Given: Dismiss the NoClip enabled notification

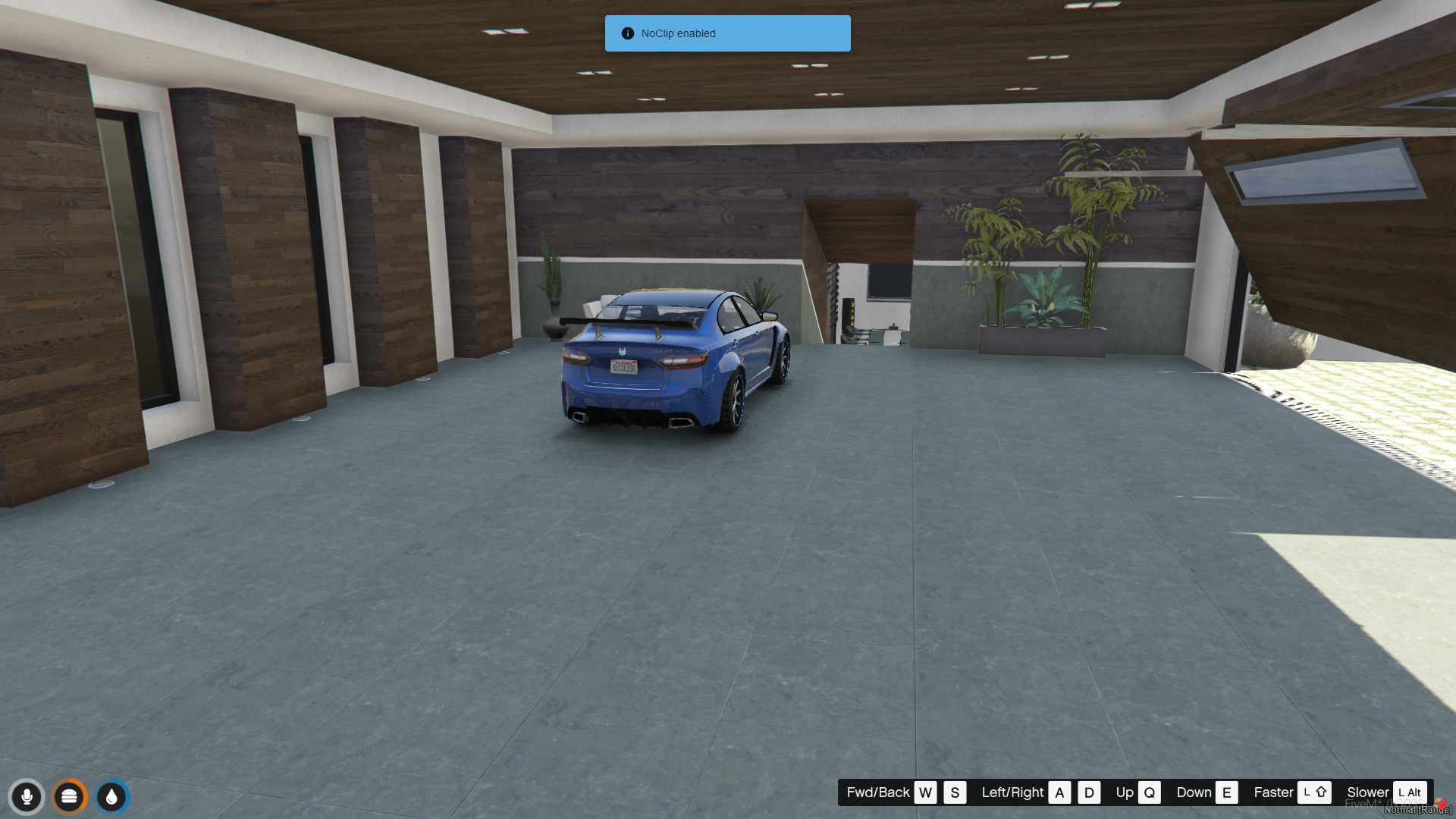Looking at the screenshot, I should click(727, 33).
